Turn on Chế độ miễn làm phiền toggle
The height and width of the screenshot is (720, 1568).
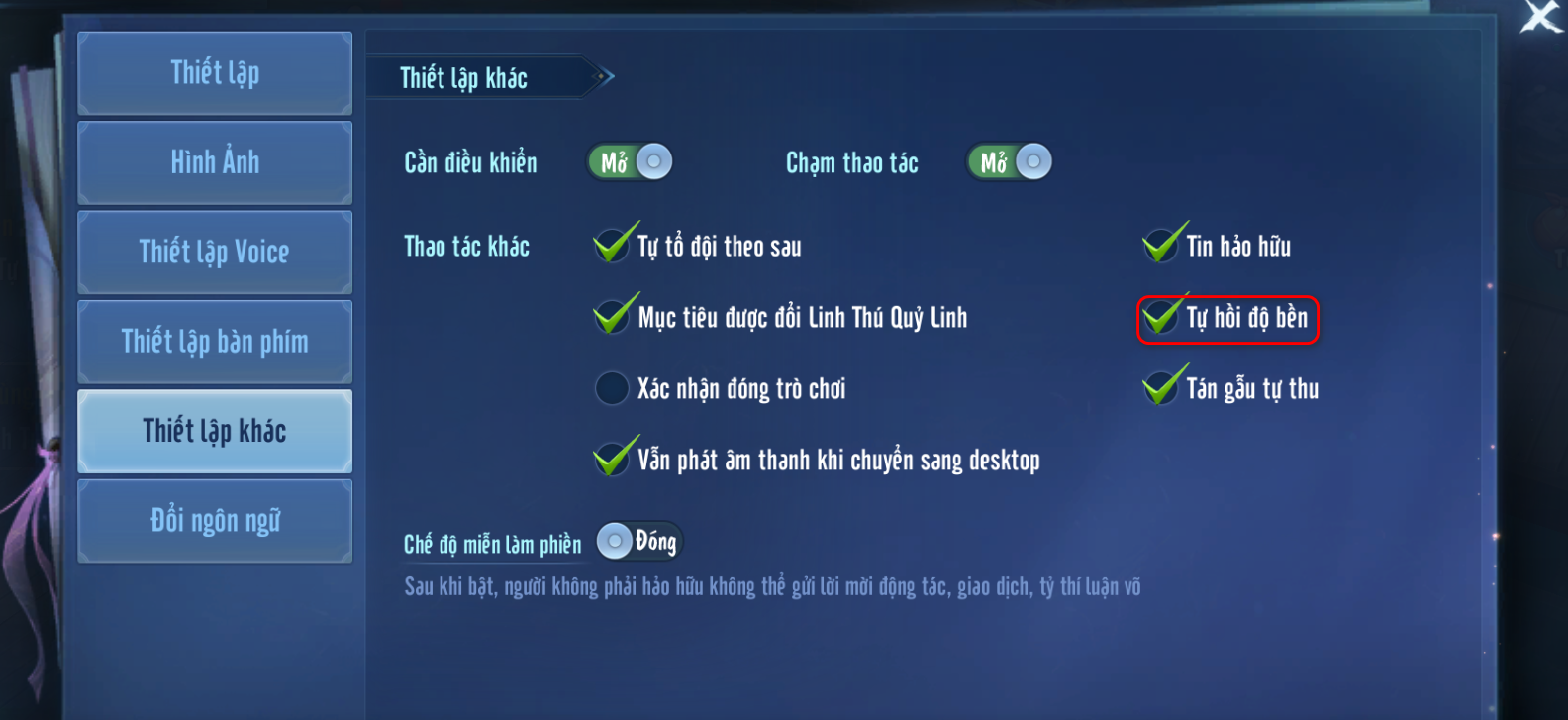pos(639,541)
